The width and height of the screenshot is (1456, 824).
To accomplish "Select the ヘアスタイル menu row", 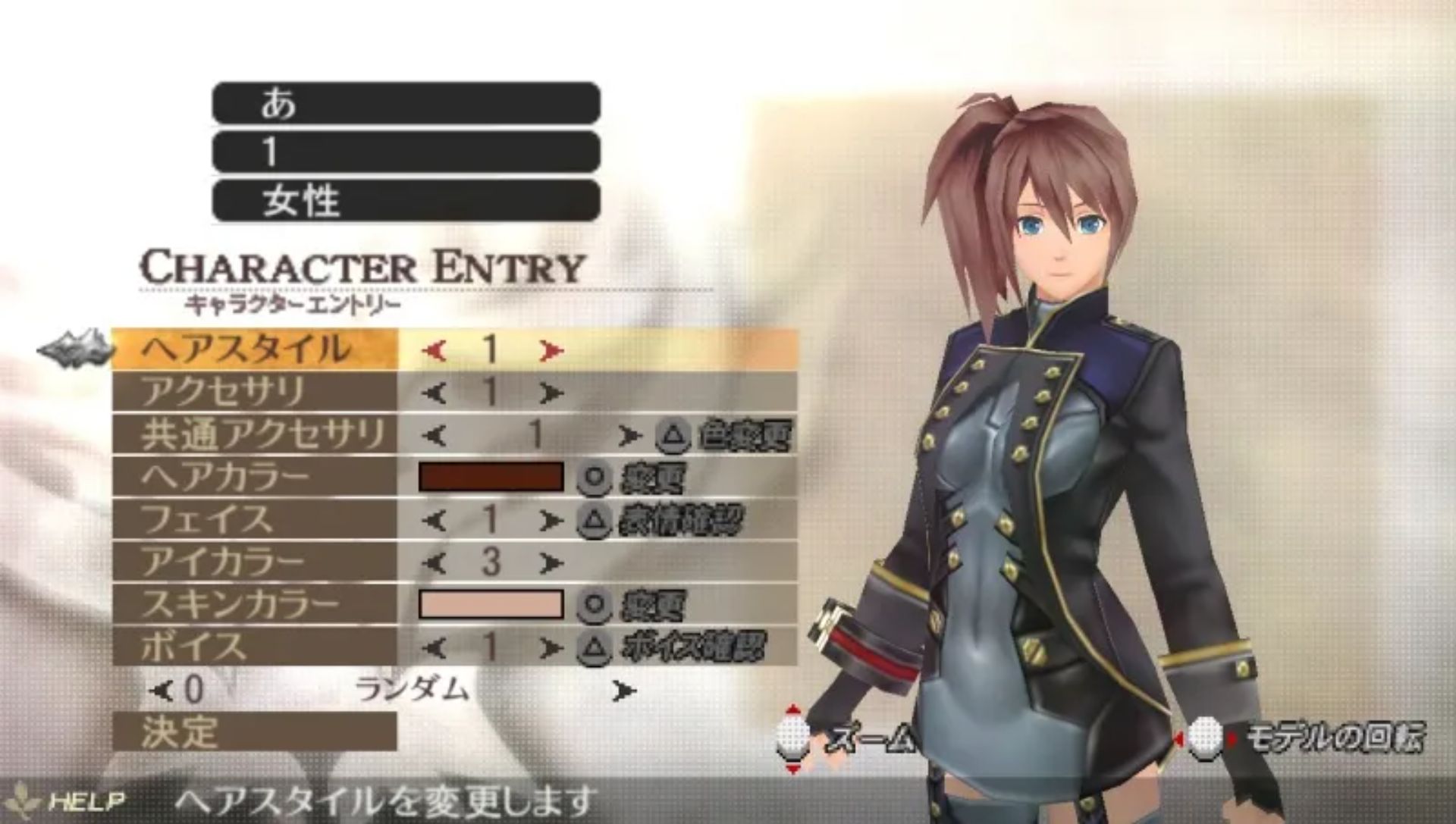I will click(x=254, y=349).
